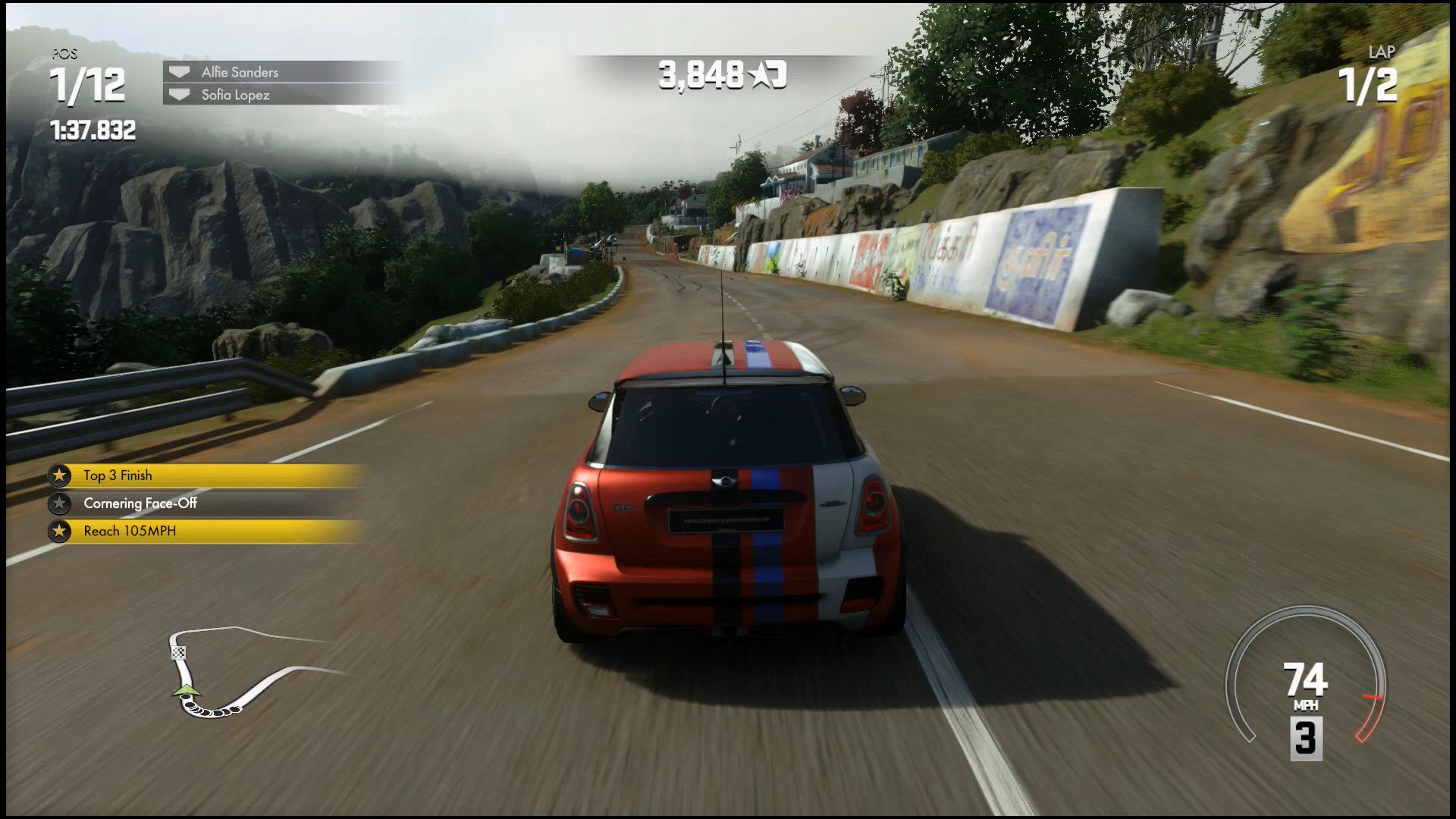Expand the rival name list under Alfie Sanders
The width and height of the screenshot is (1456, 819).
(281, 95)
